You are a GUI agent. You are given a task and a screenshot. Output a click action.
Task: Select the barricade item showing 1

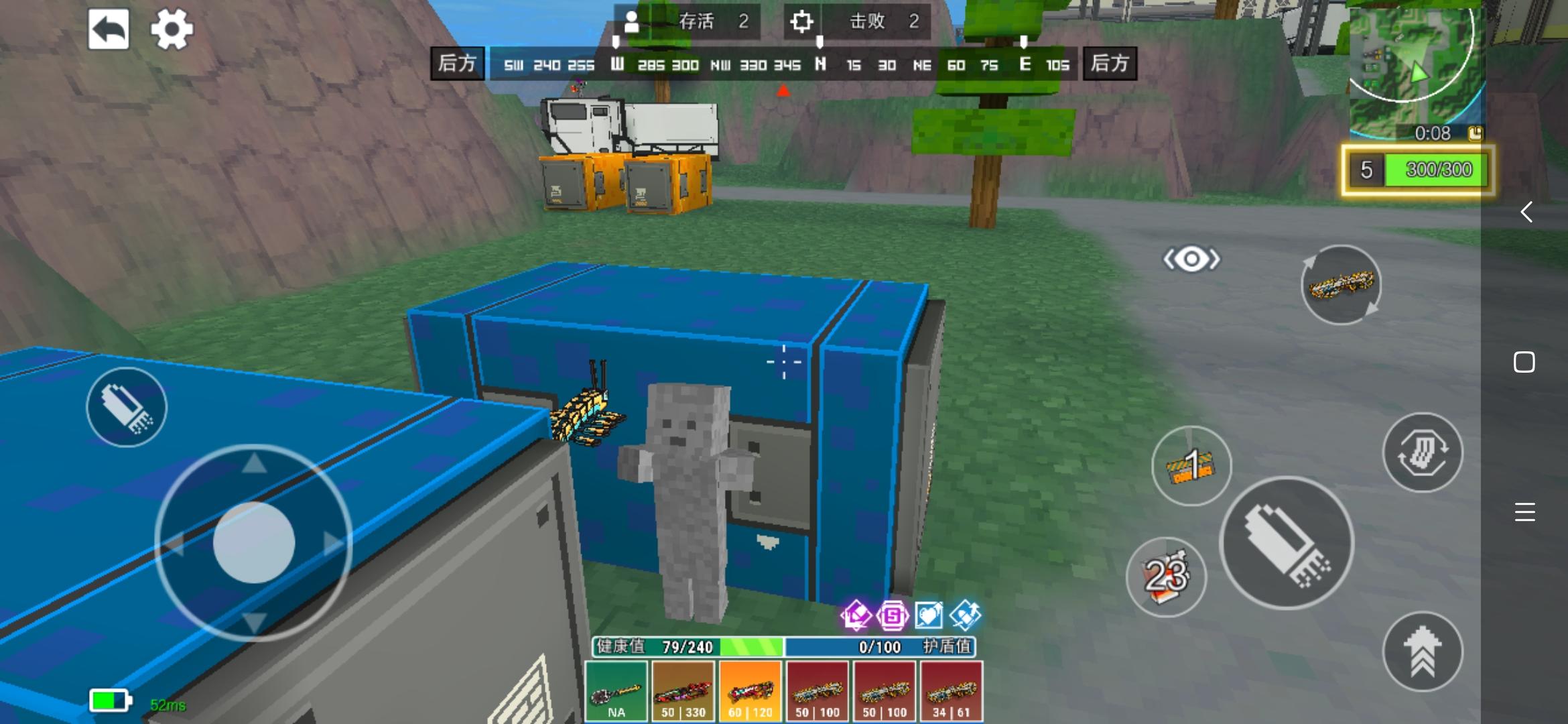click(x=1192, y=467)
